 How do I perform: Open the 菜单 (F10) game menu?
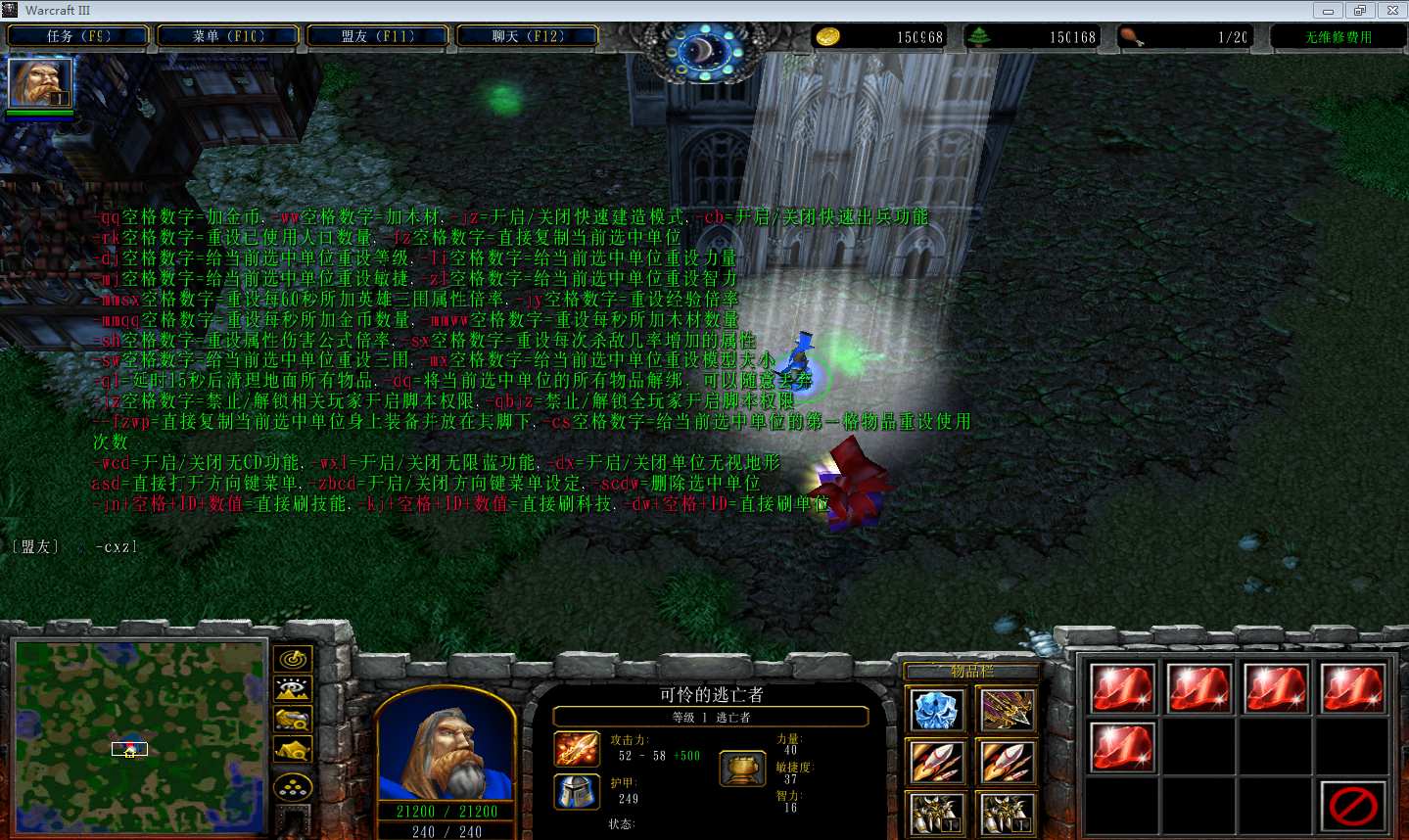tap(228, 36)
